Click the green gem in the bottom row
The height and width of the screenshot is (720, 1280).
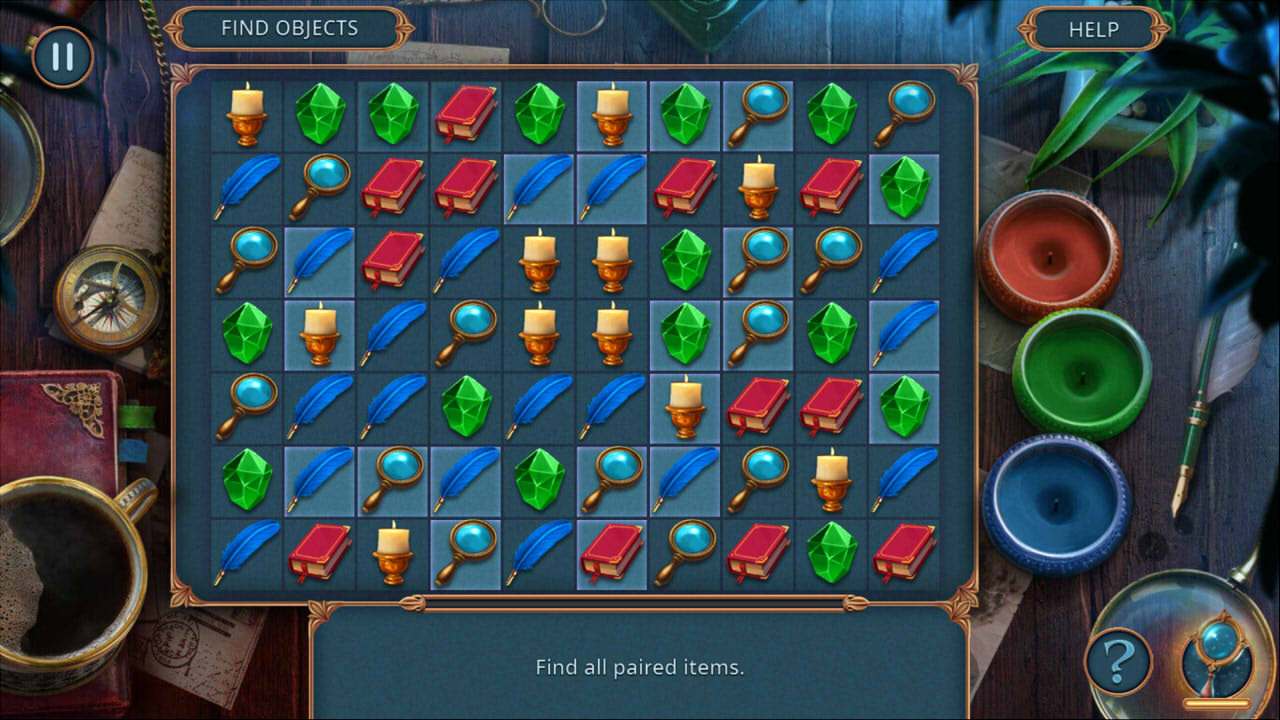(832, 552)
